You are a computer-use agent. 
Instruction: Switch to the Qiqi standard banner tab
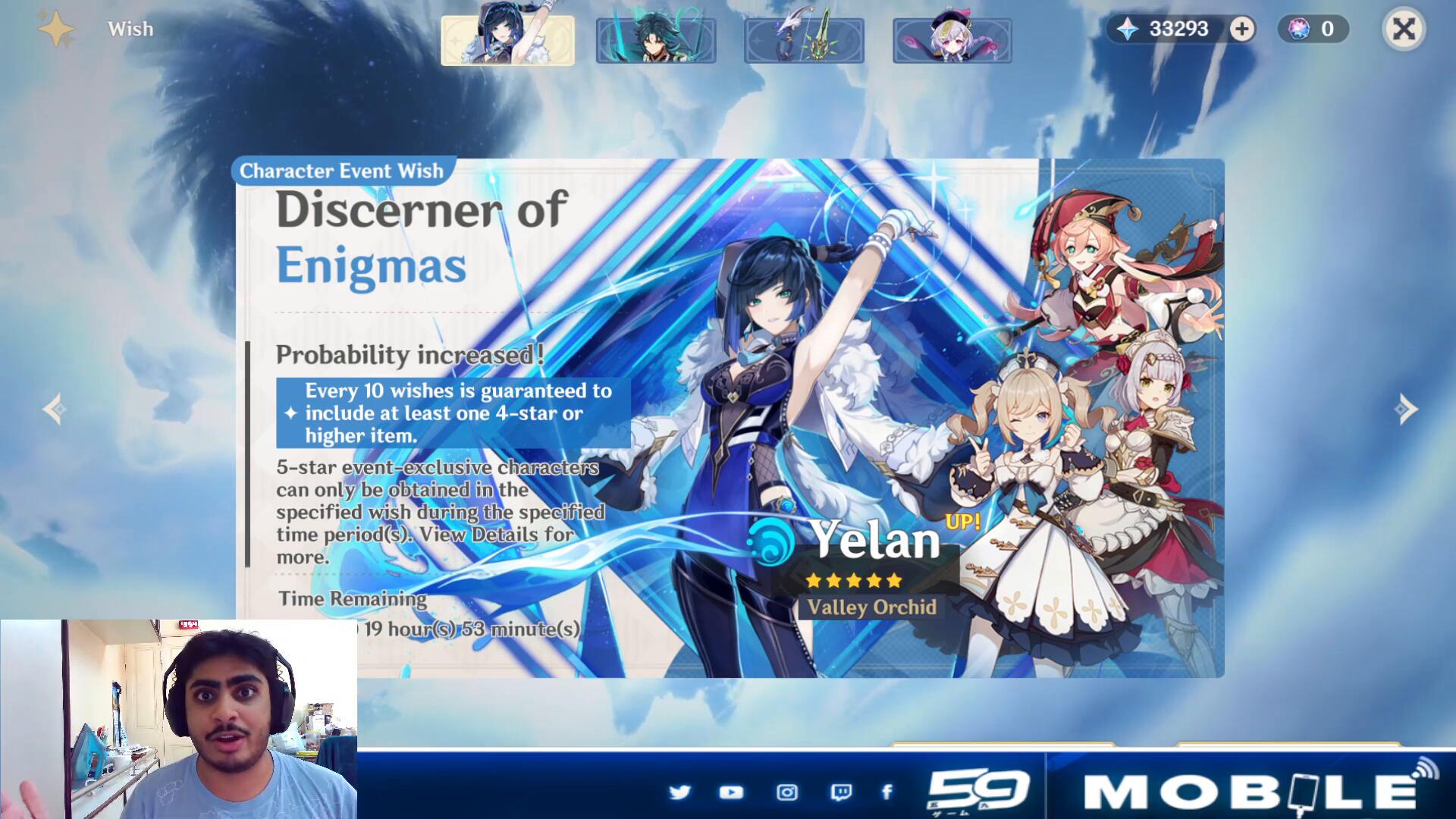[x=952, y=41]
